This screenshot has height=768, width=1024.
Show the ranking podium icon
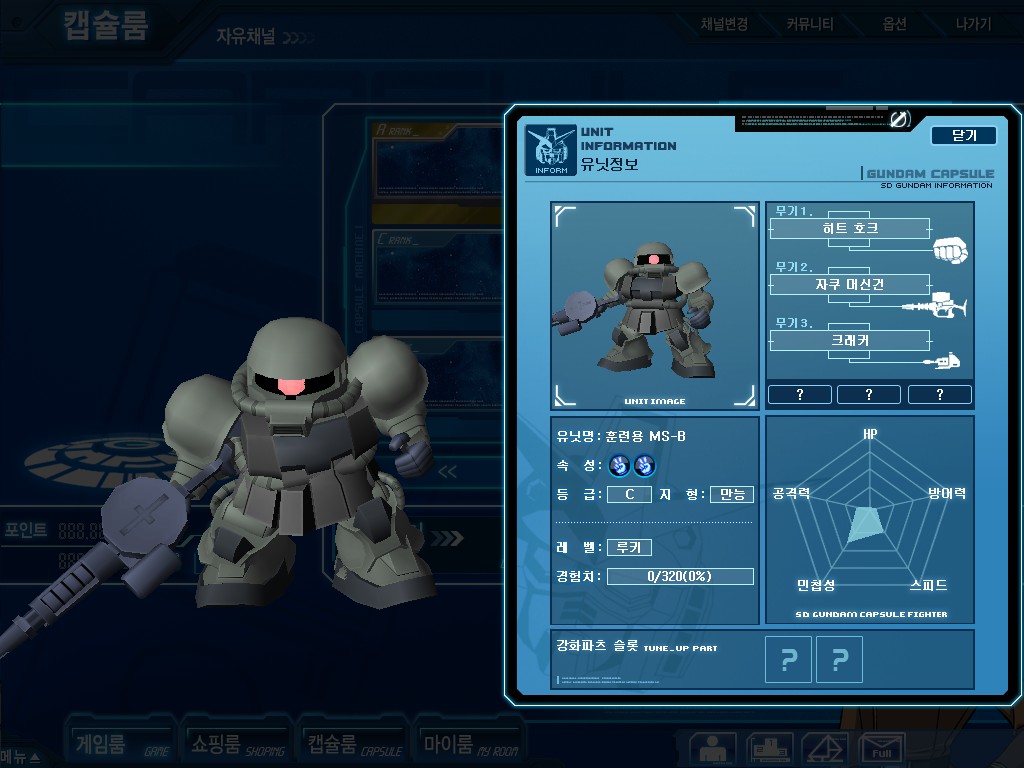[x=769, y=748]
